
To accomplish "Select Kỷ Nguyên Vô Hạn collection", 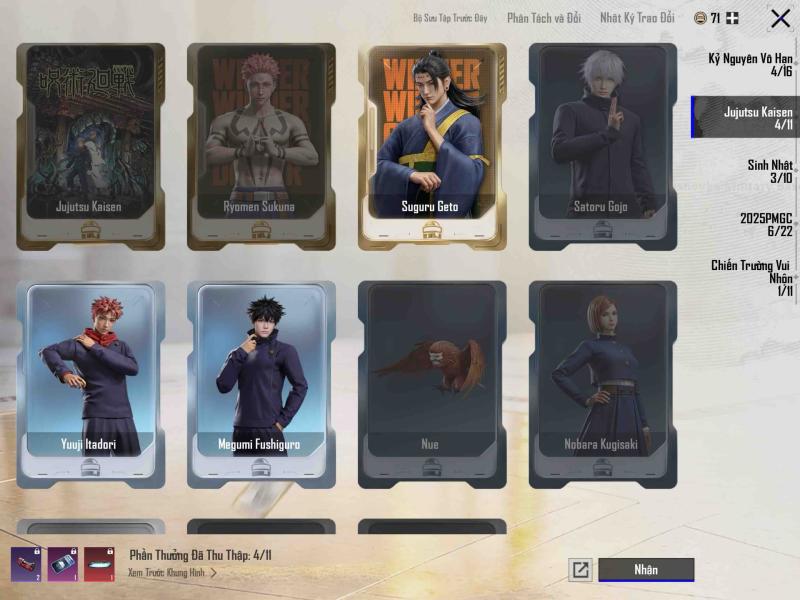I will click(750, 65).
